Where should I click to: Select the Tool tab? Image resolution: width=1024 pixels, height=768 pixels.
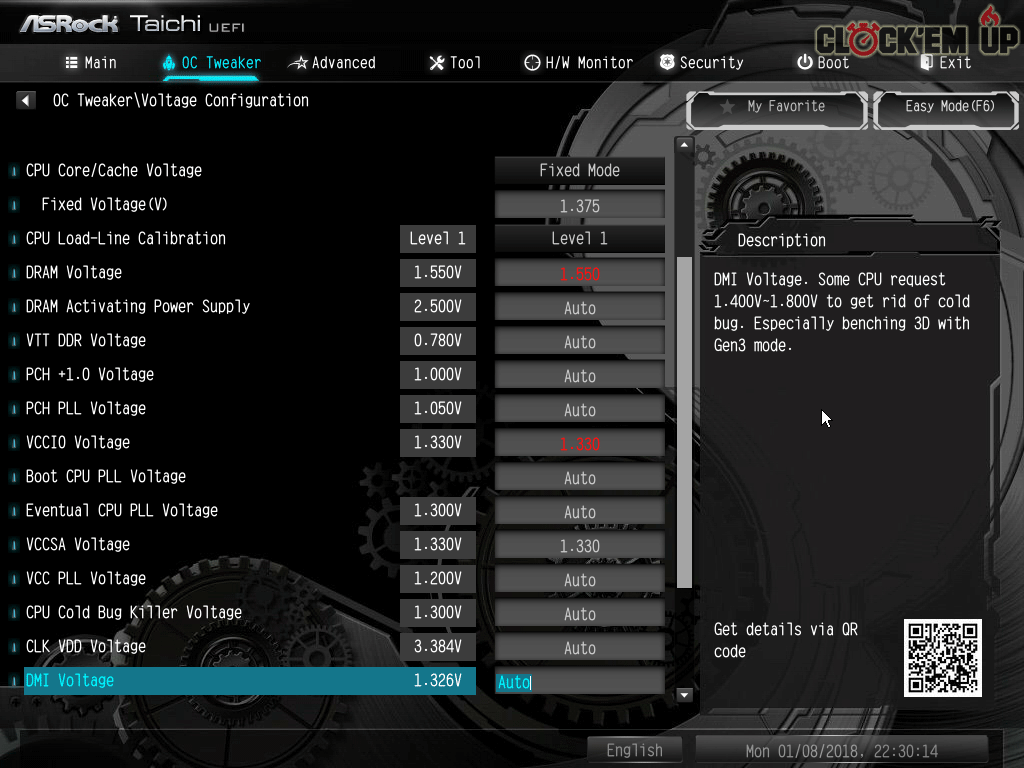coord(455,62)
